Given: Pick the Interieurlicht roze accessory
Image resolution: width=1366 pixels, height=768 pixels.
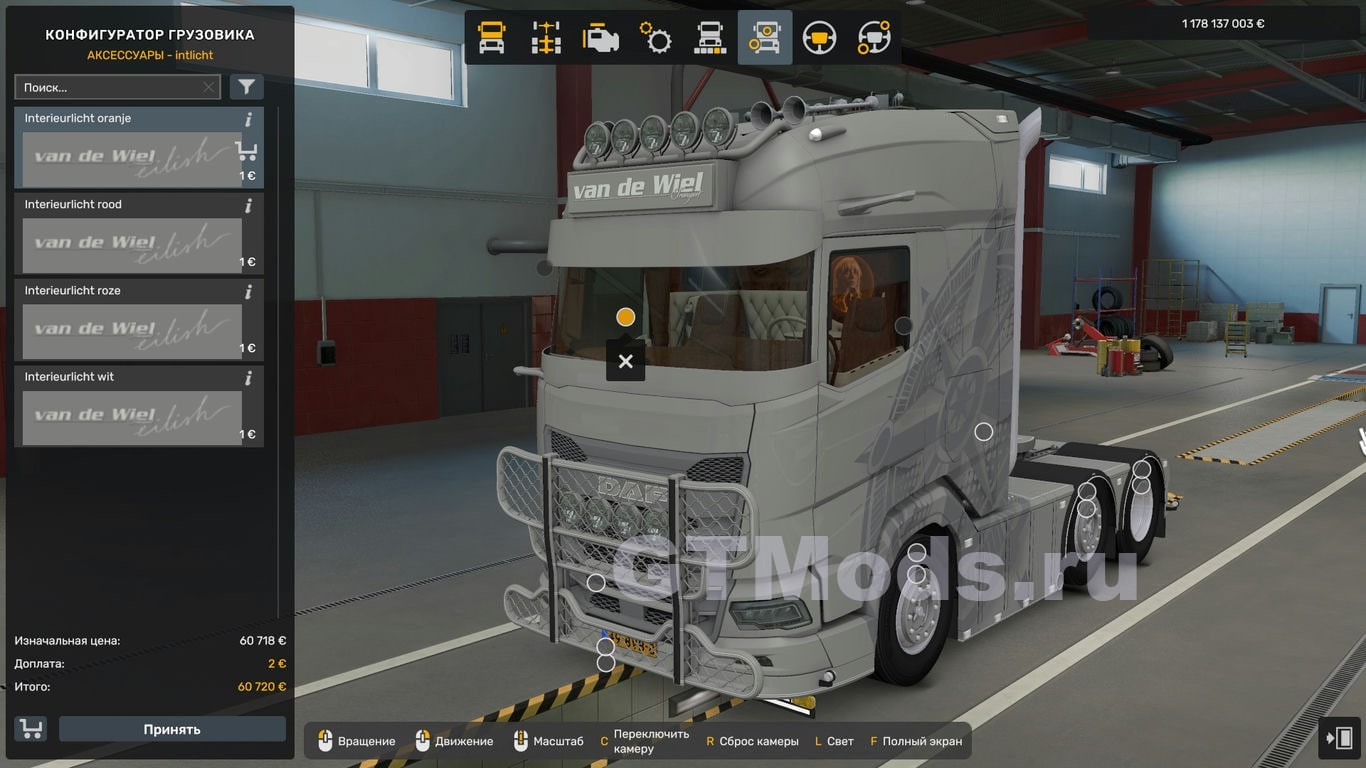Looking at the screenshot, I should (131, 330).
